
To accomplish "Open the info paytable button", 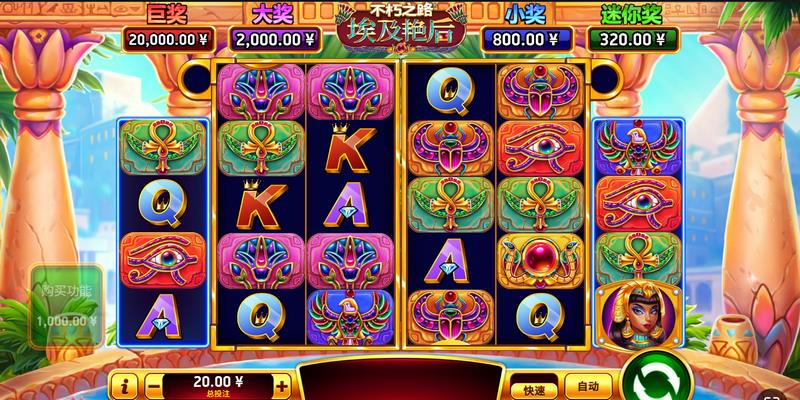I will pyautogui.click(x=126, y=385).
